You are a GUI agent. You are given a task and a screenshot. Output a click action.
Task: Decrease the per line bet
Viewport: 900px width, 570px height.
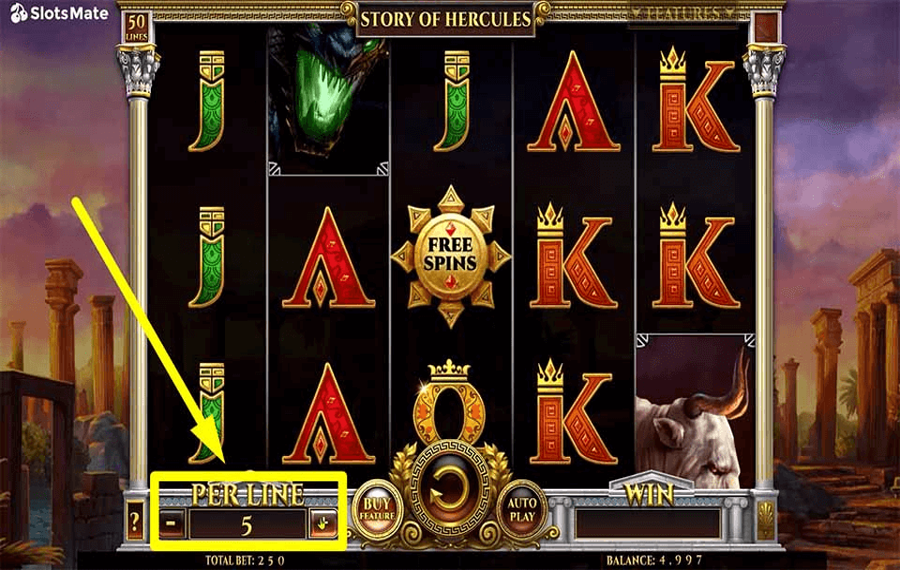click(x=172, y=522)
